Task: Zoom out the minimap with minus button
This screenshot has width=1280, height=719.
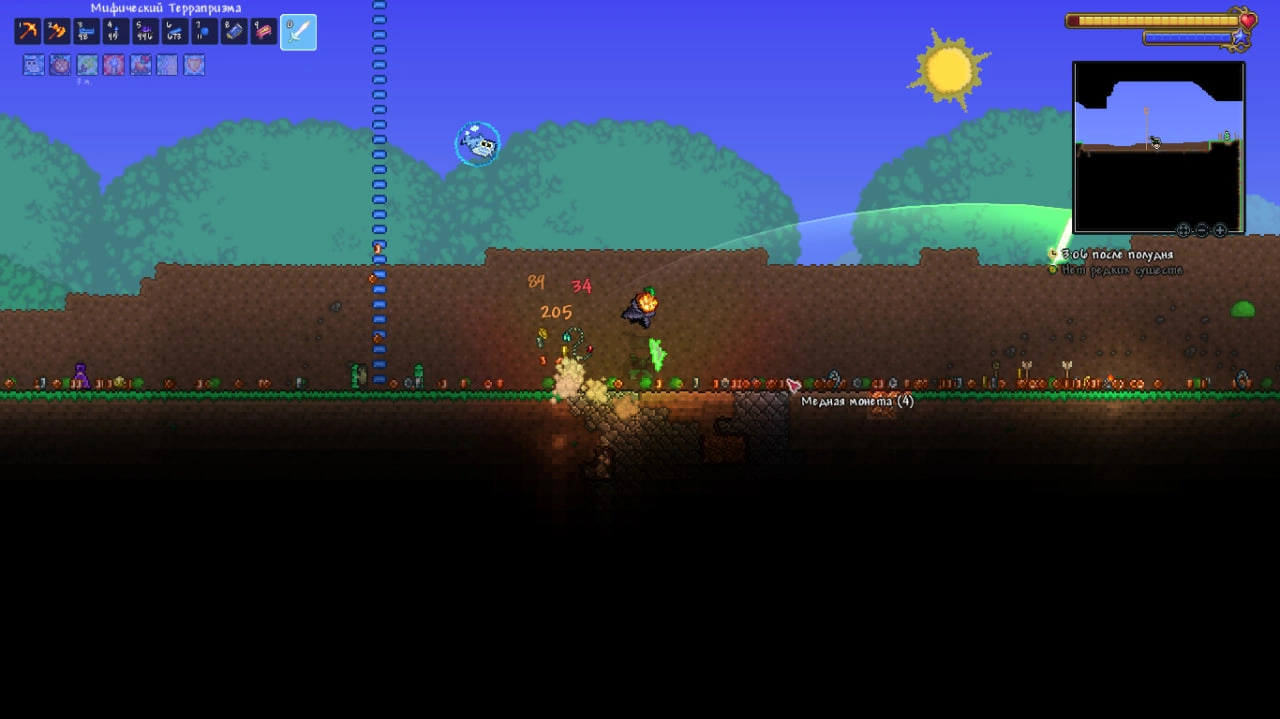Action: [1202, 230]
